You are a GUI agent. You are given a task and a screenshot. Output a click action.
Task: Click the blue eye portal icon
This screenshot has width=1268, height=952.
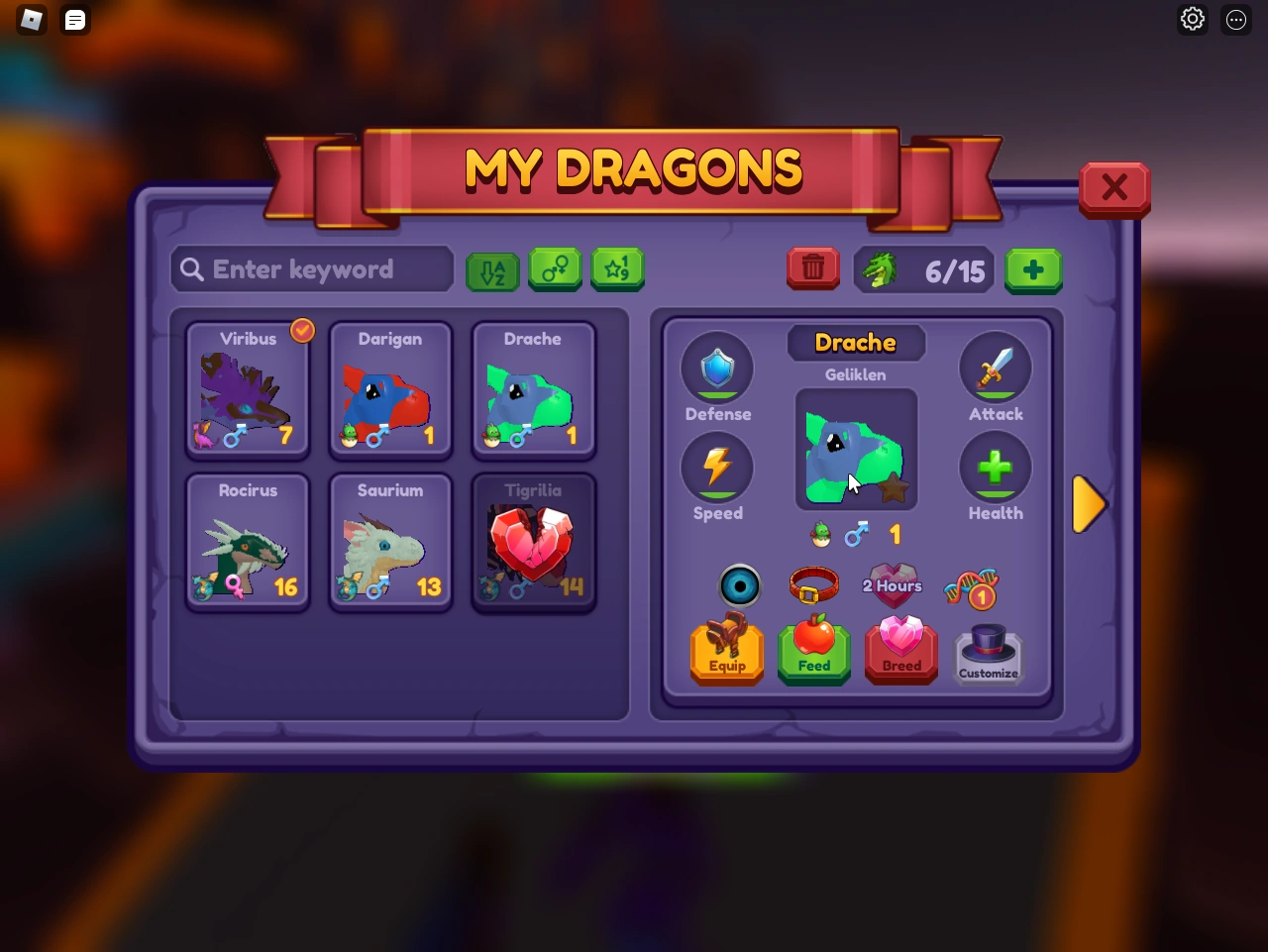tap(737, 585)
